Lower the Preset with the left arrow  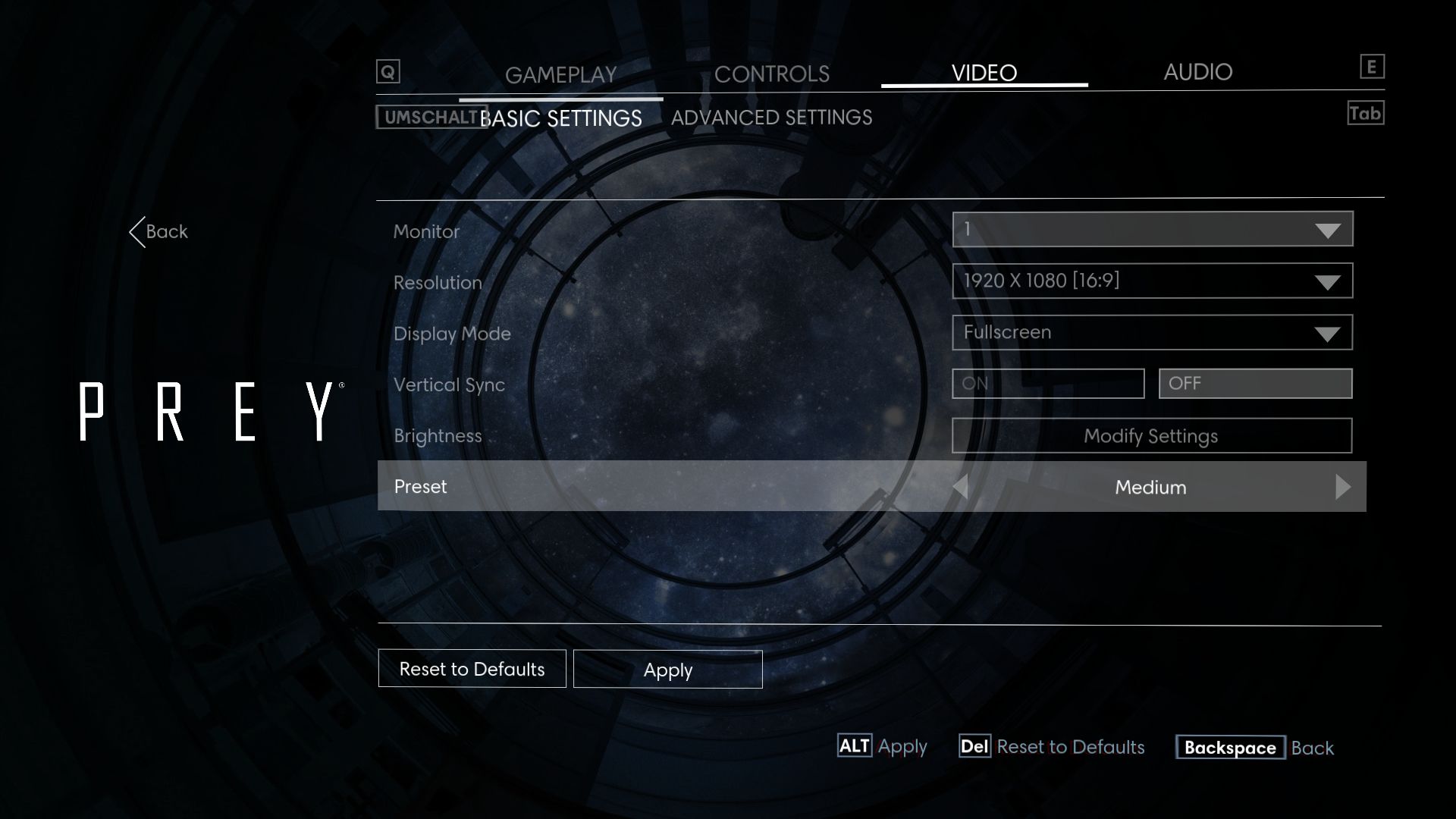(x=960, y=487)
